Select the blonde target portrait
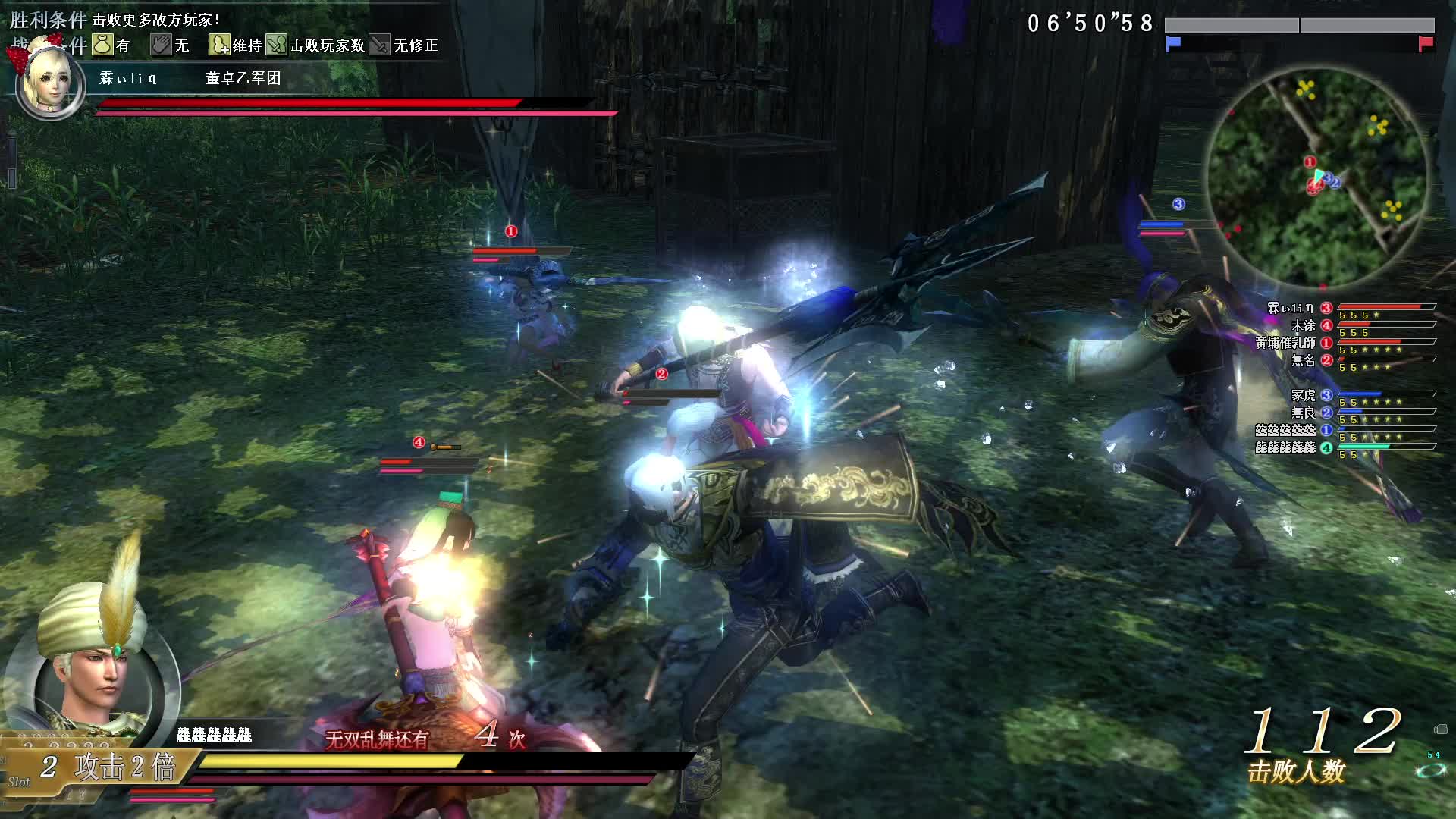 49,85
